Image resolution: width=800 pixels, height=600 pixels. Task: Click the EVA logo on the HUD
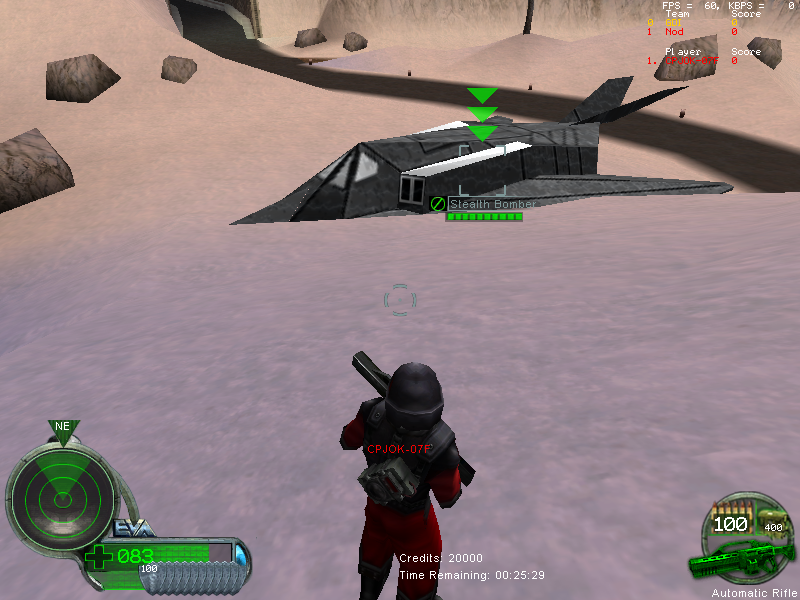[x=135, y=528]
